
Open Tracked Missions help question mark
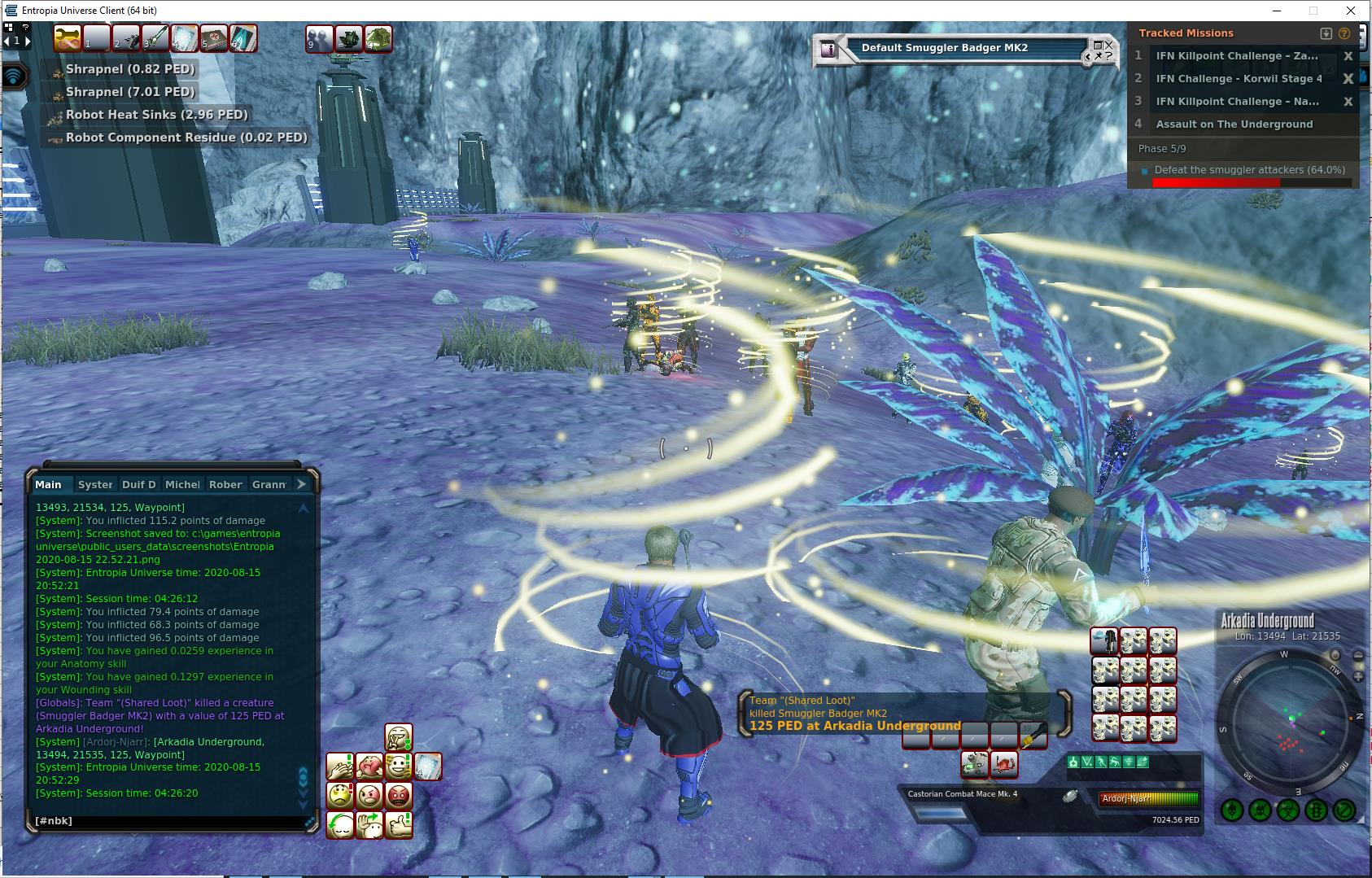click(x=1344, y=33)
